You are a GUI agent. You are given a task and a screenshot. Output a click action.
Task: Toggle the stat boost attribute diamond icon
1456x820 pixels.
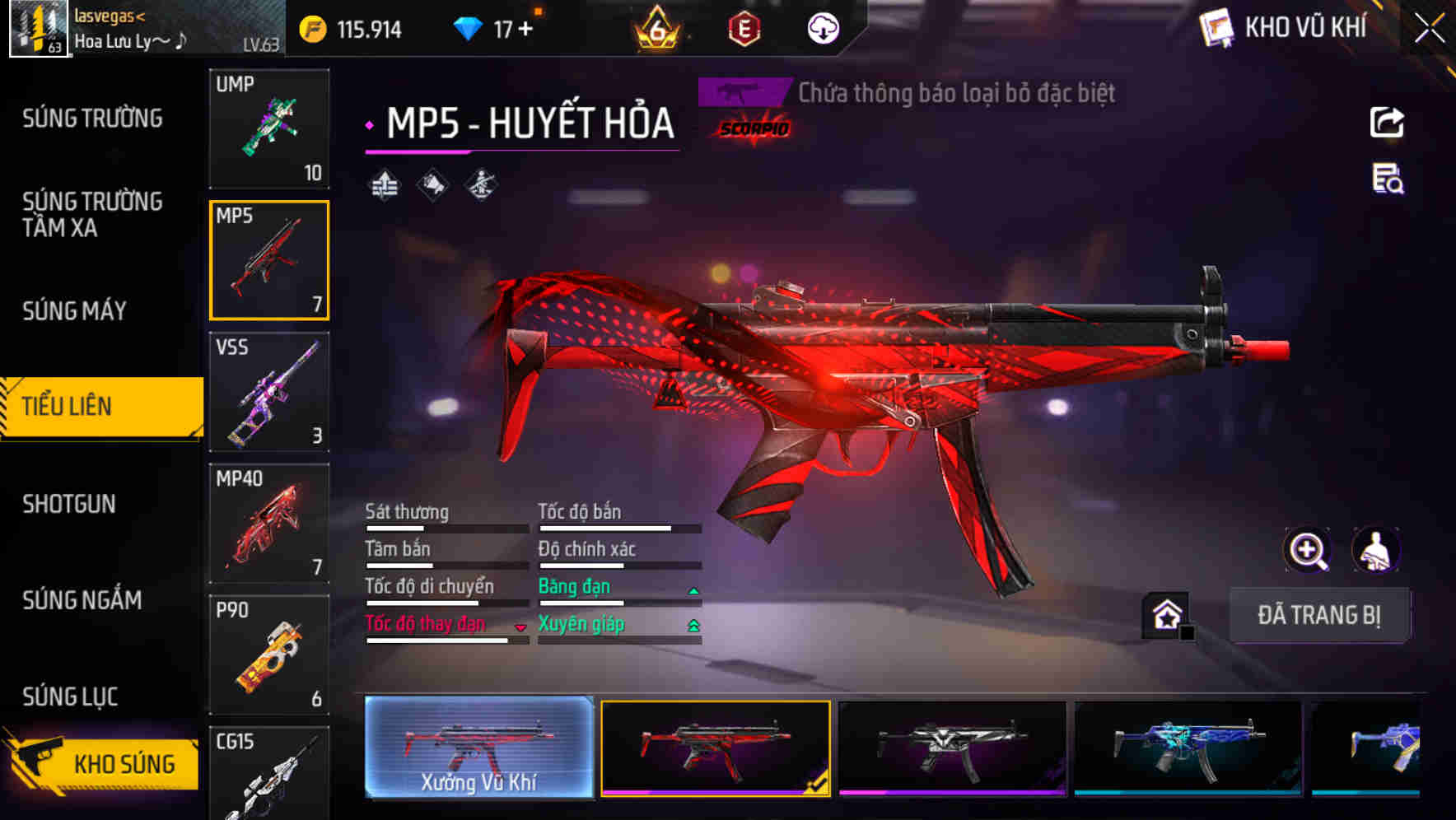coord(384,184)
